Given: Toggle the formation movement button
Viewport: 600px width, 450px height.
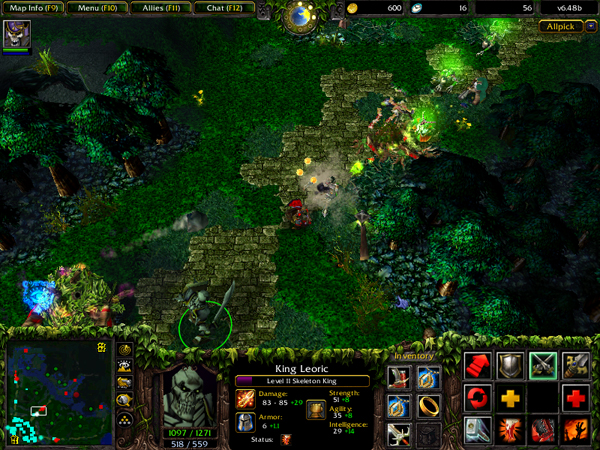Looking at the screenshot, I should click(126, 415).
